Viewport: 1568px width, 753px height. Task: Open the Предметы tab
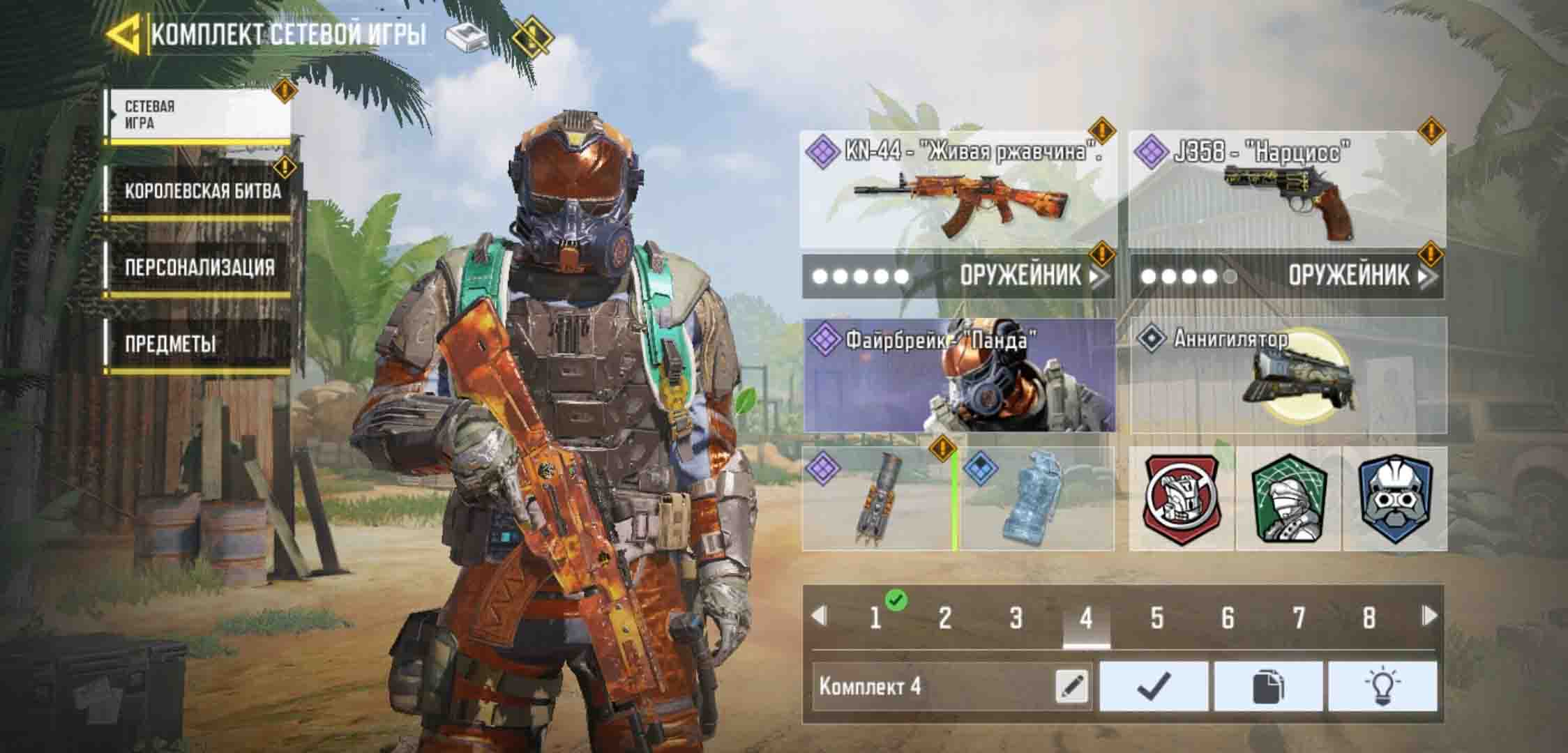[199, 344]
